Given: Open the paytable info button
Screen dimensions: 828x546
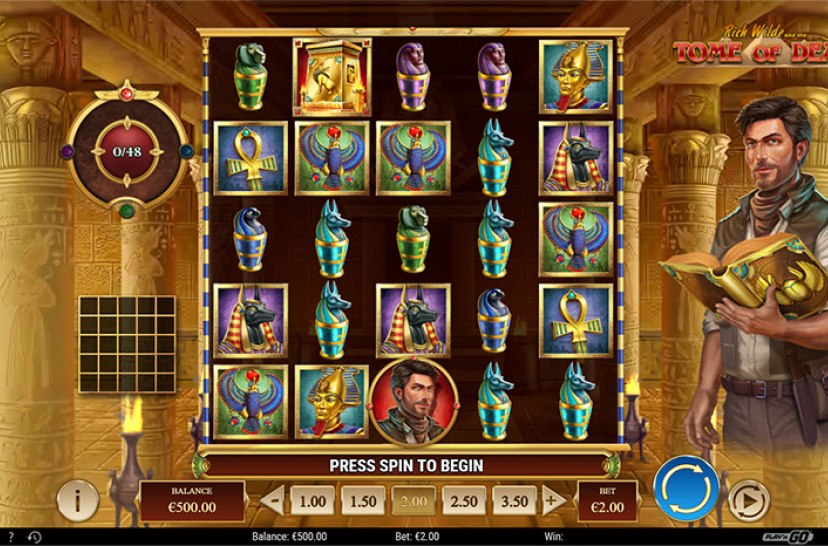Looking at the screenshot, I should pyautogui.click(x=77, y=499).
